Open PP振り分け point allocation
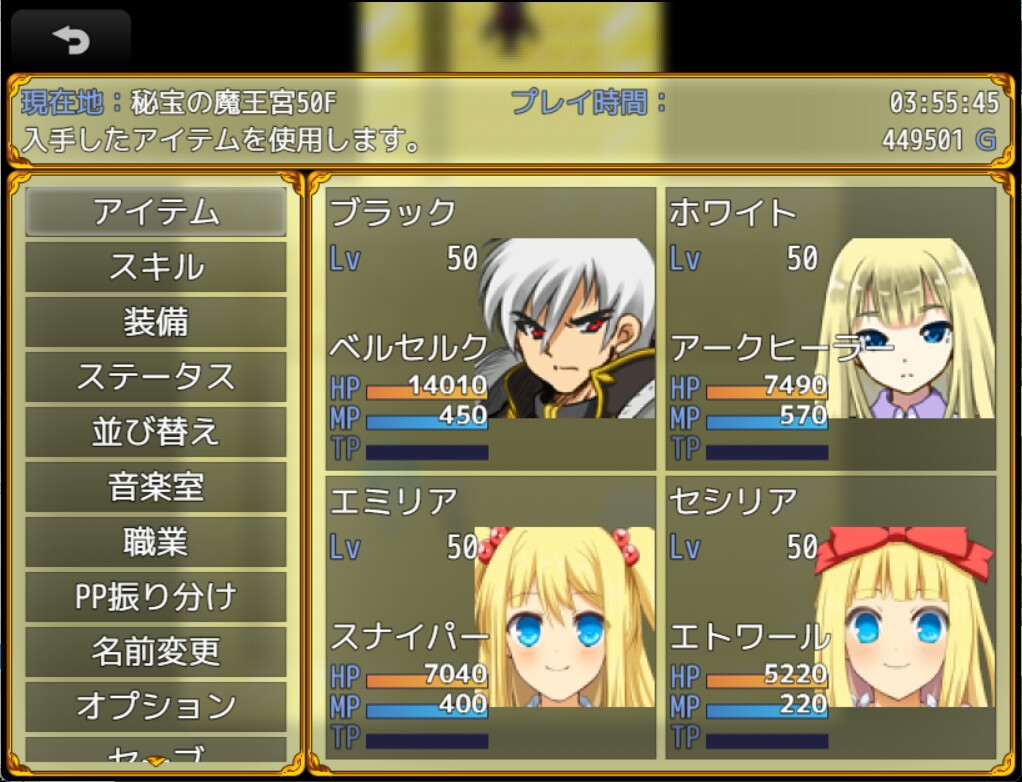 pos(156,597)
